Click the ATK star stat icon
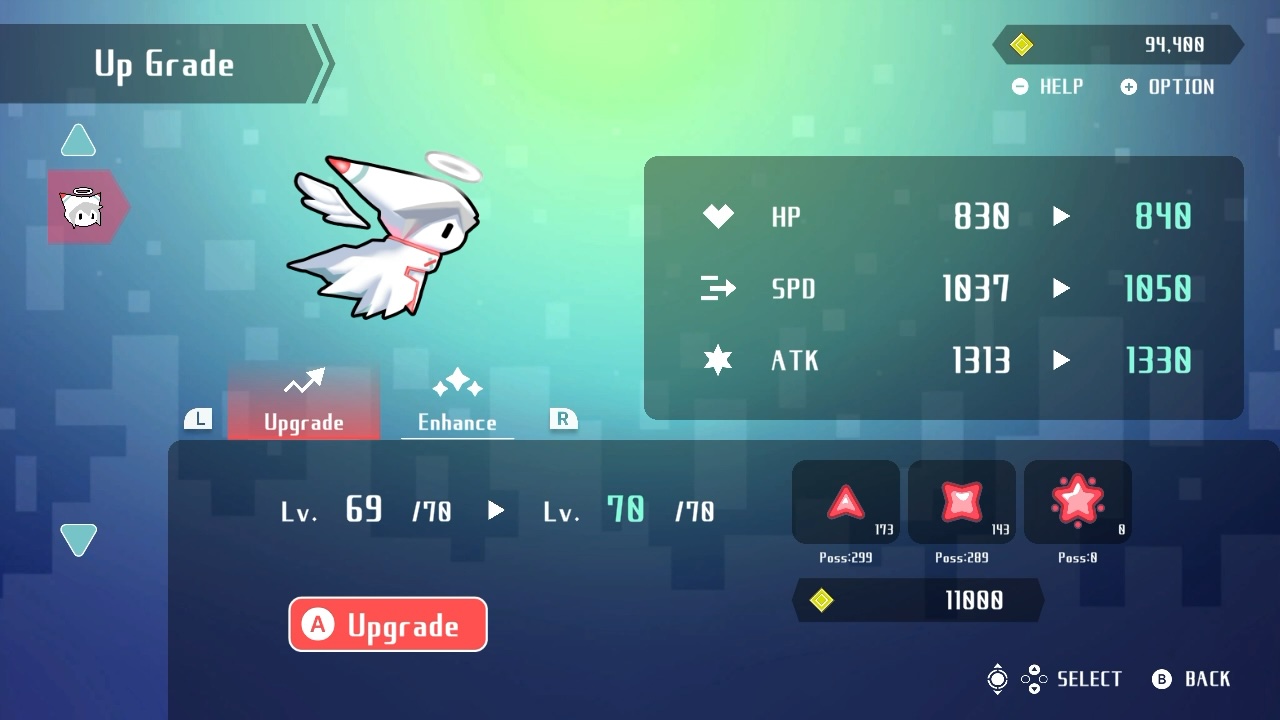Image resolution: width=1280 pixels, height=720 pixels. coord(717,360)
